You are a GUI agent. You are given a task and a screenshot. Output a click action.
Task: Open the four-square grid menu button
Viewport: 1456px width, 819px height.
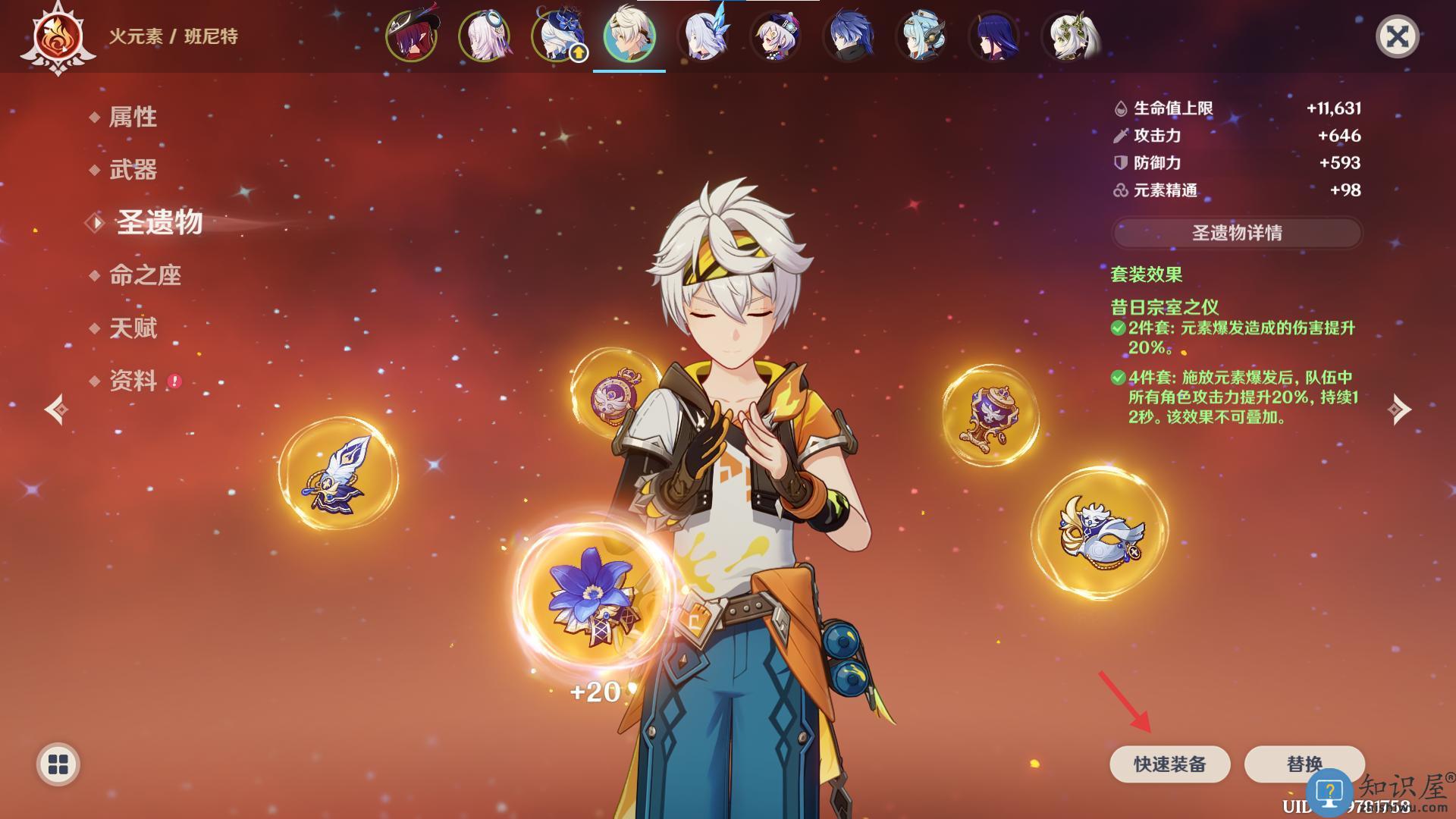[x=58, y=764]
